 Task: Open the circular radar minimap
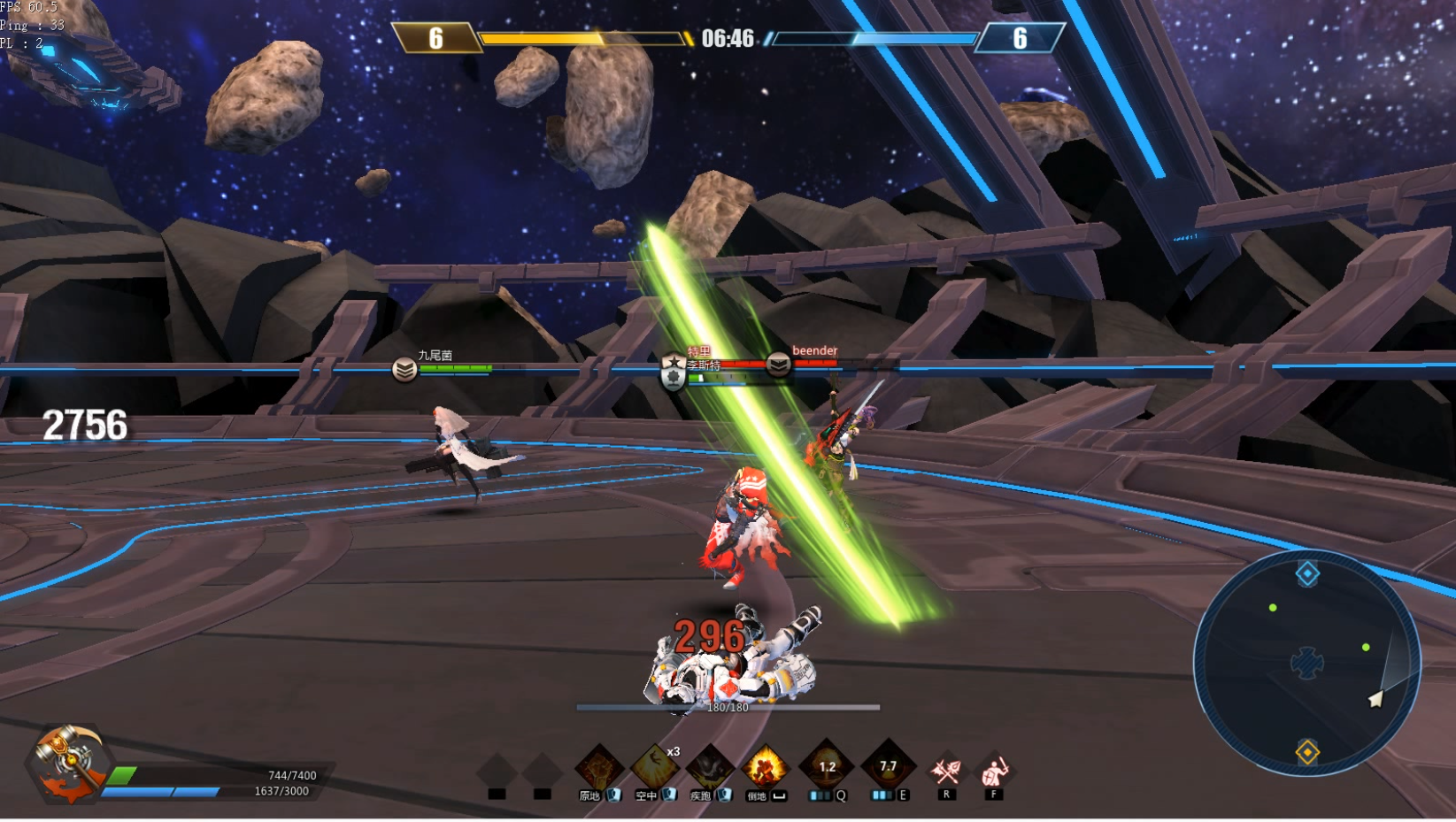1306,663
